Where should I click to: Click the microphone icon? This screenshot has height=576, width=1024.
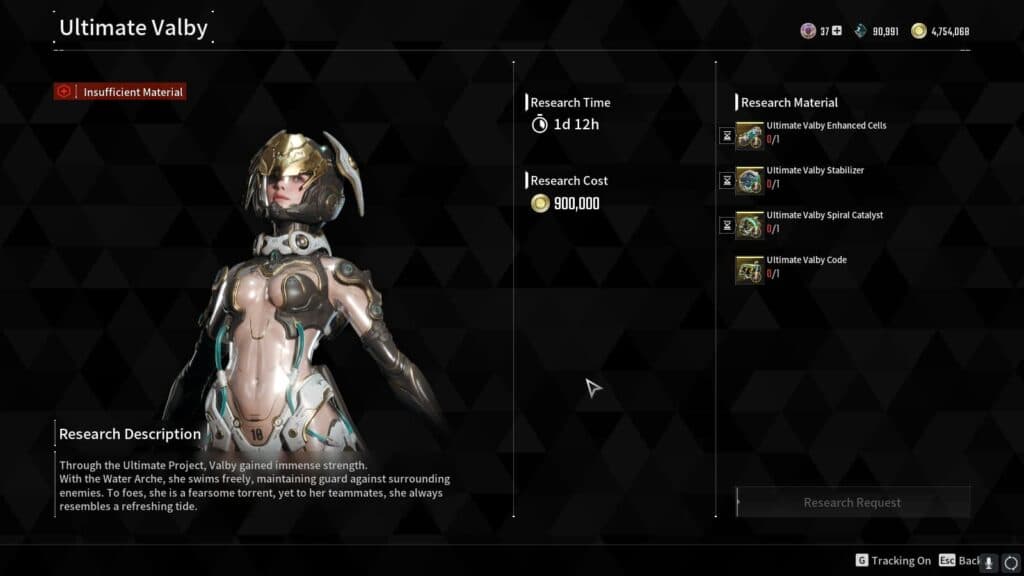(x=989, y=562)
